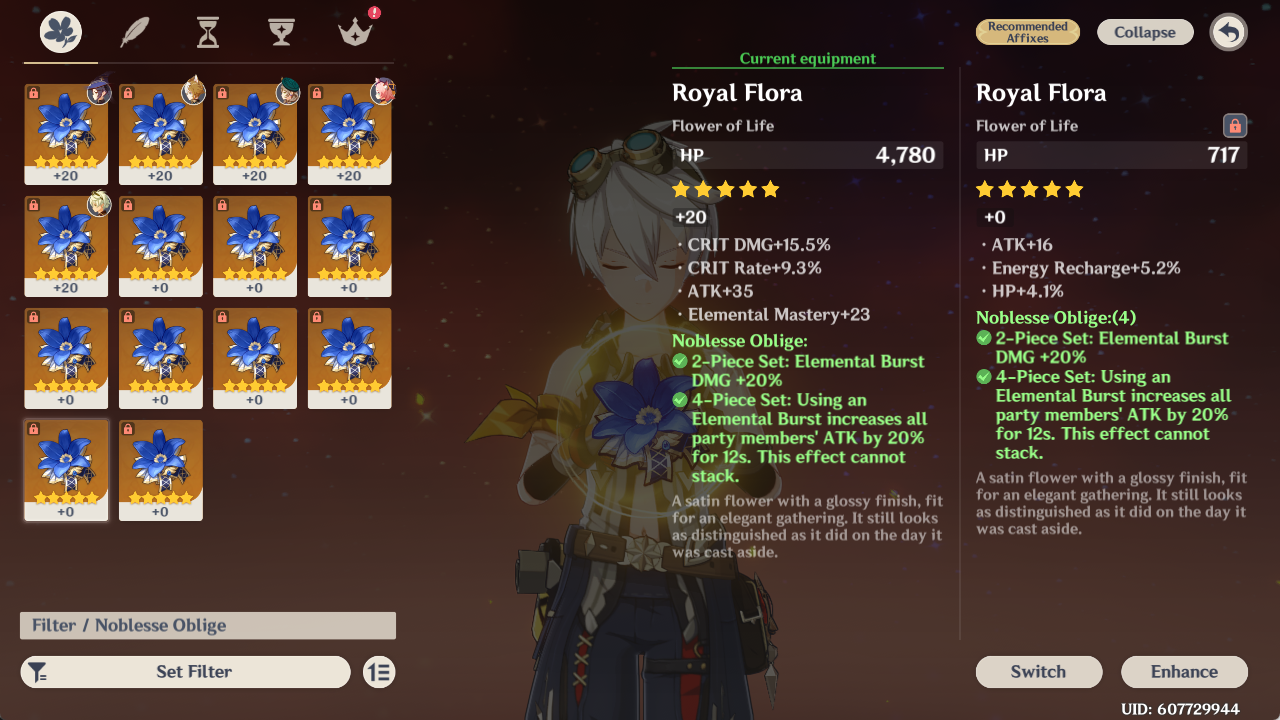The height and width of the screenshot is (720, 1280).
Task: Switch to the selected Royal Flora artifact
Action: click(1038, 672)
